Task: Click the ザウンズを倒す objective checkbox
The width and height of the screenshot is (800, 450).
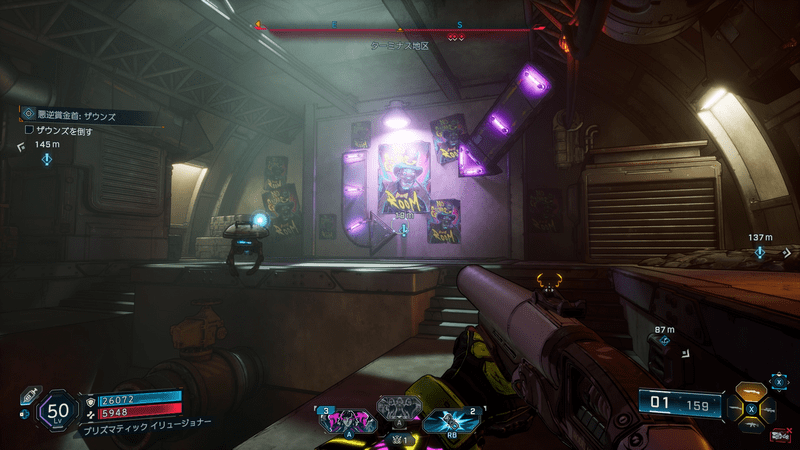Action: [x=30, y=130]
